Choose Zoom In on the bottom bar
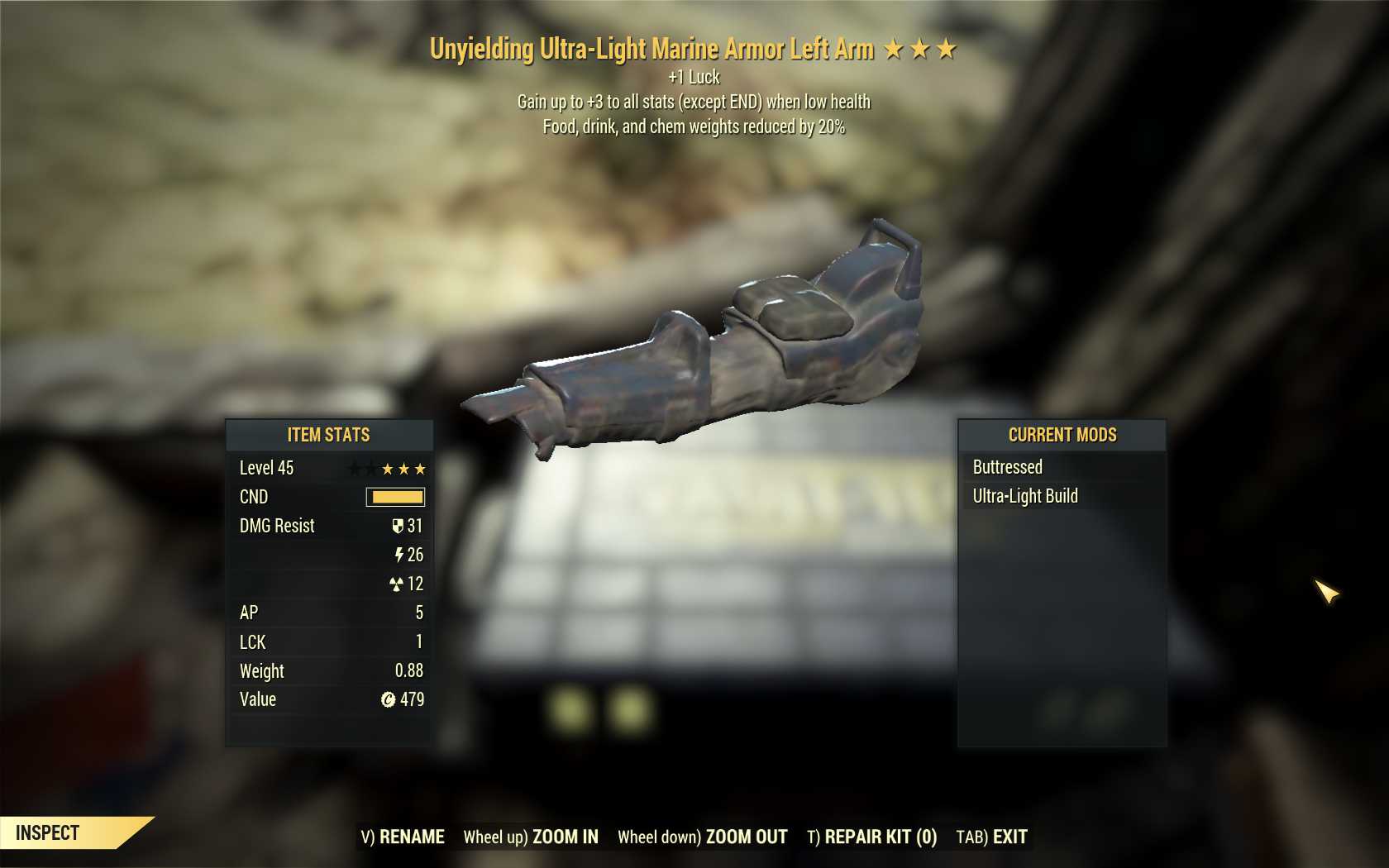The height and width of the screenshot is (868, 1389). point(531,837)
